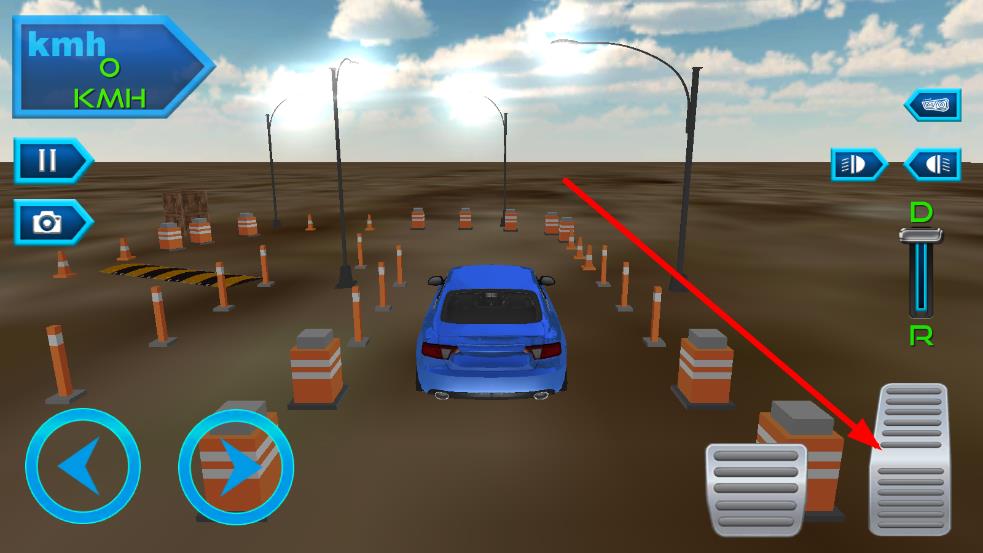Step on the gas pedal
The height and width of the screenshot is (553, 983).
[911, 460]
